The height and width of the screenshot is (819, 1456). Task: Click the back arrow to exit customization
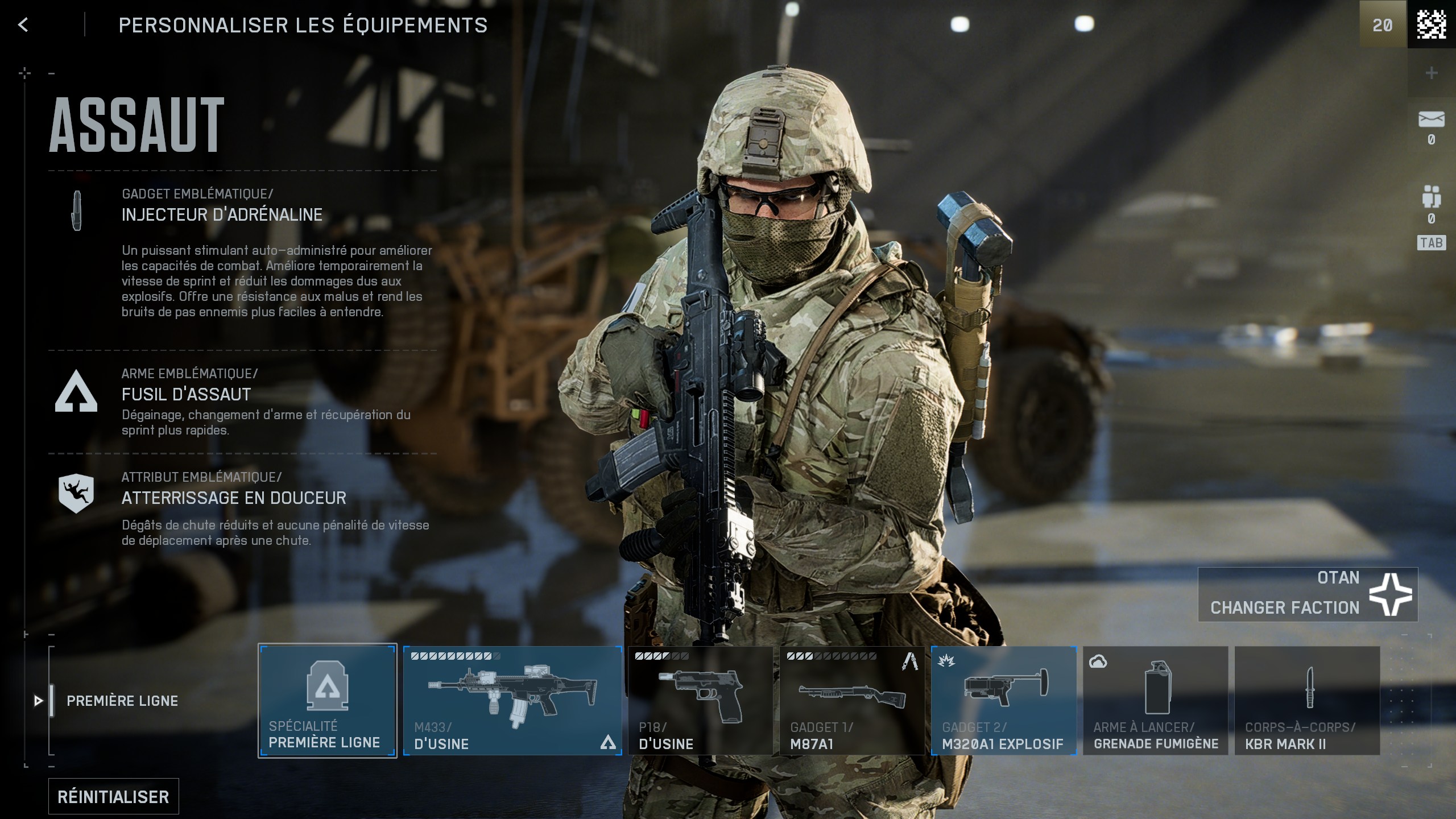[x=23, y=24]
